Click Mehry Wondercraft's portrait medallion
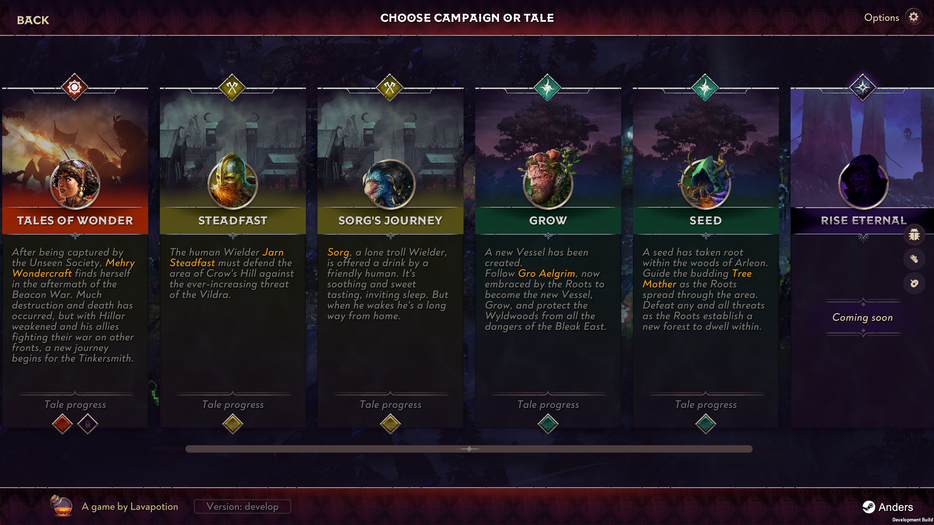Image resolution: width=934 pixels, height=525 pixels. pos(75,183)
